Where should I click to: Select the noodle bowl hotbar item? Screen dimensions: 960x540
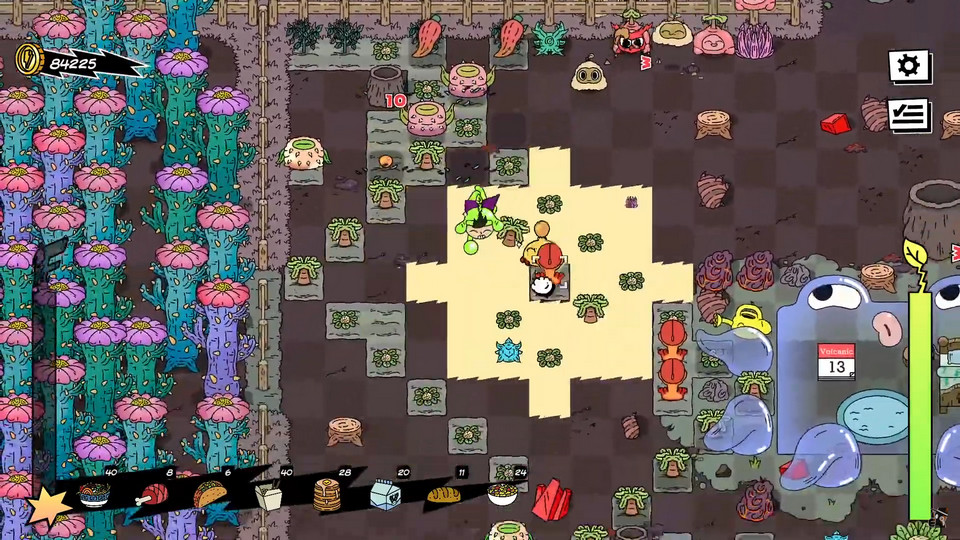95,495
